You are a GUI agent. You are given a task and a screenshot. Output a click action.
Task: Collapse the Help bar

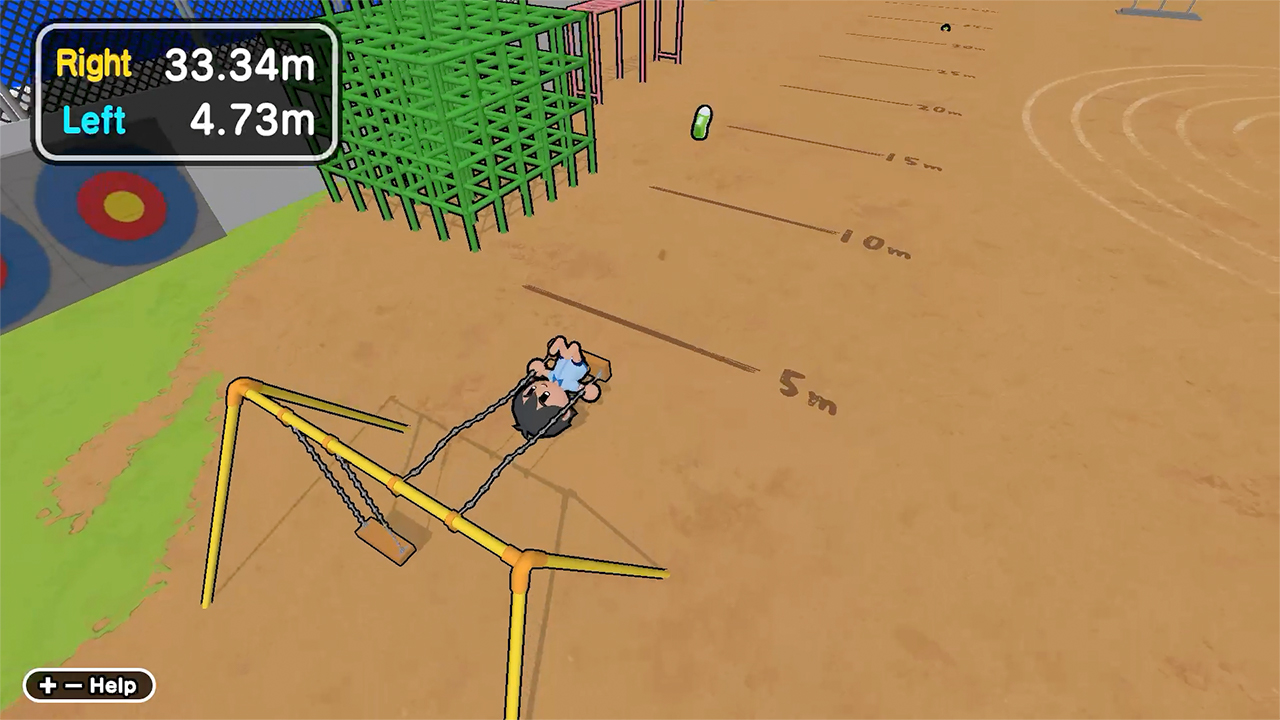(88, 686)
